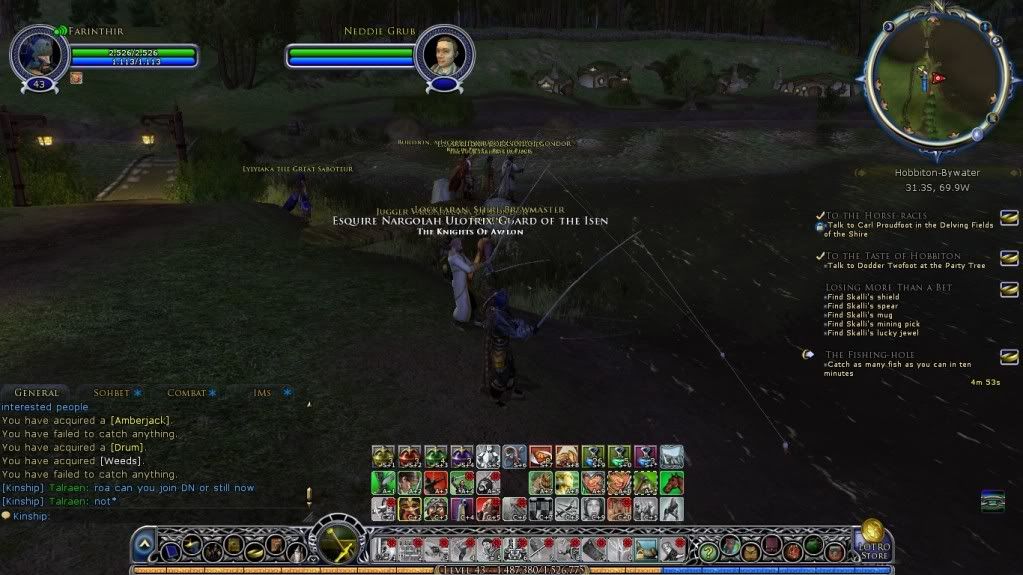This screenshot has height=575, width=1023.
Task: Select Losing More Than a Bet quest
Action: pyautogui.click(x=888, y=287)
